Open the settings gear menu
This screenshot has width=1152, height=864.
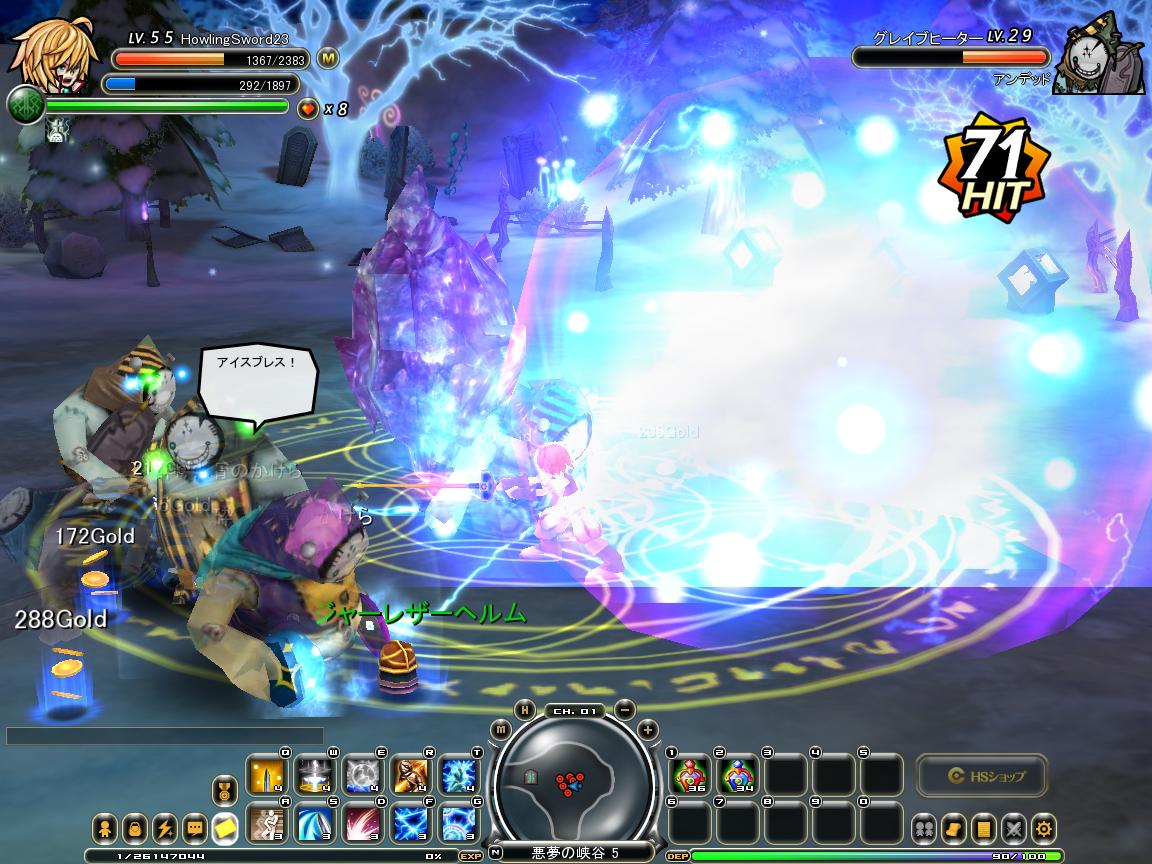(x=1045, y=828)
